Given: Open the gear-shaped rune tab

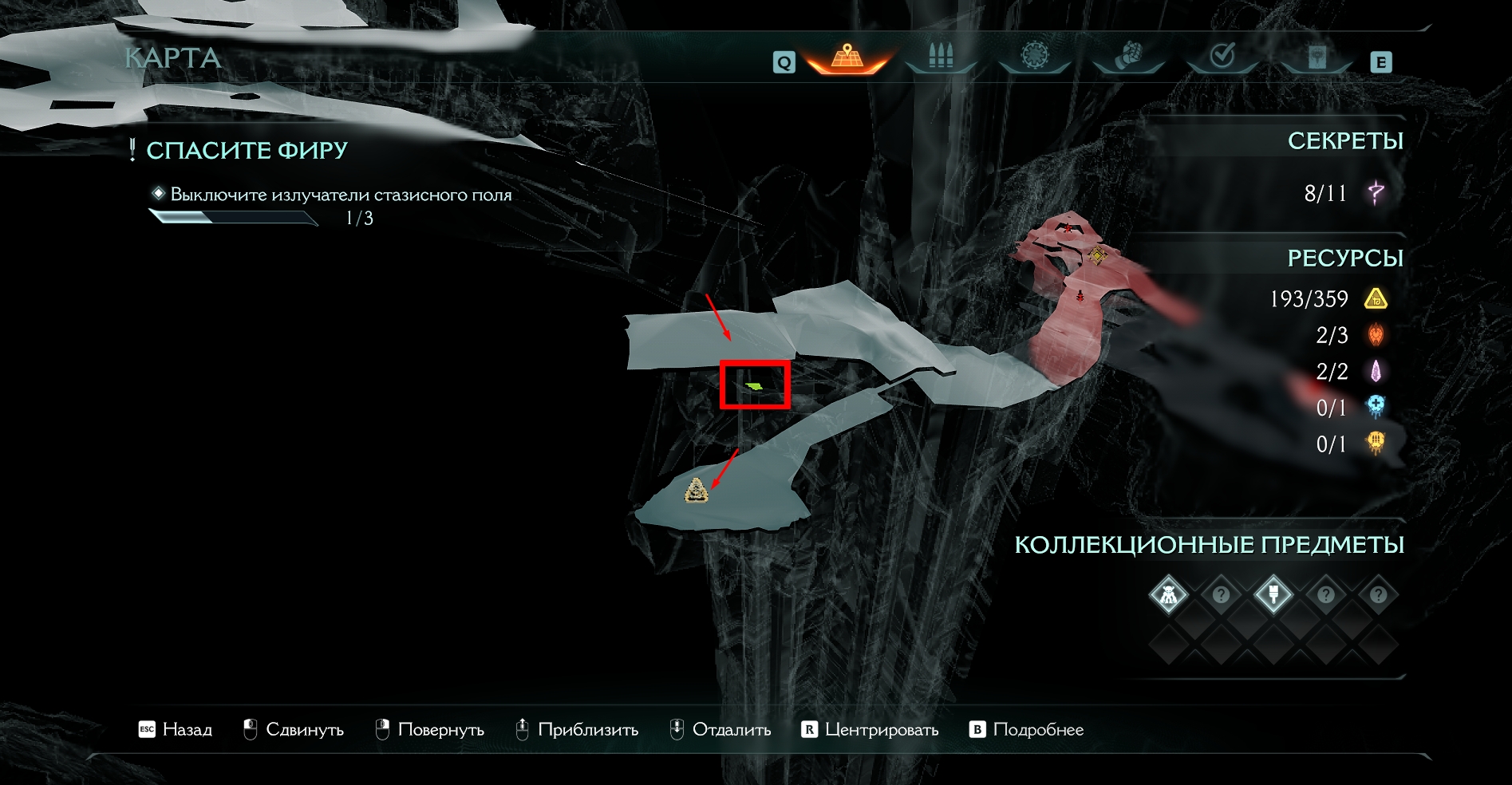Looking at the screenshot, I should (x=1034, y=57).
